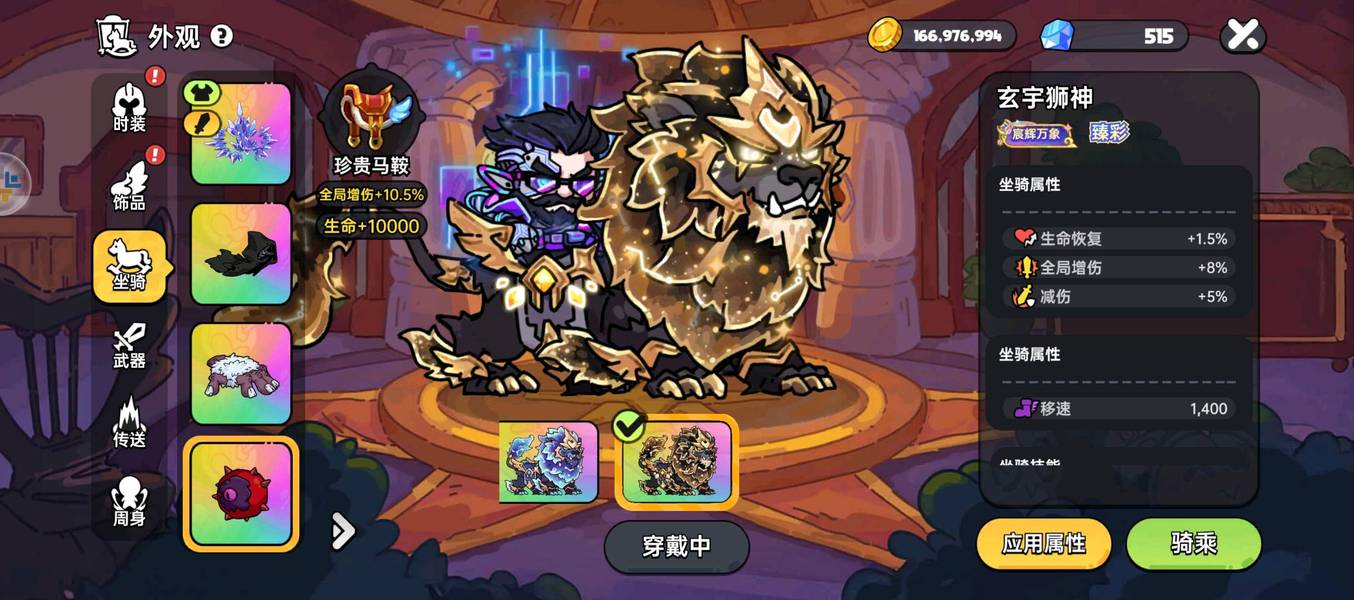Switch to the 饰品 accessories tab
Image resolution: width=1354 pixels, height=600 pixels.
(129, 187)
